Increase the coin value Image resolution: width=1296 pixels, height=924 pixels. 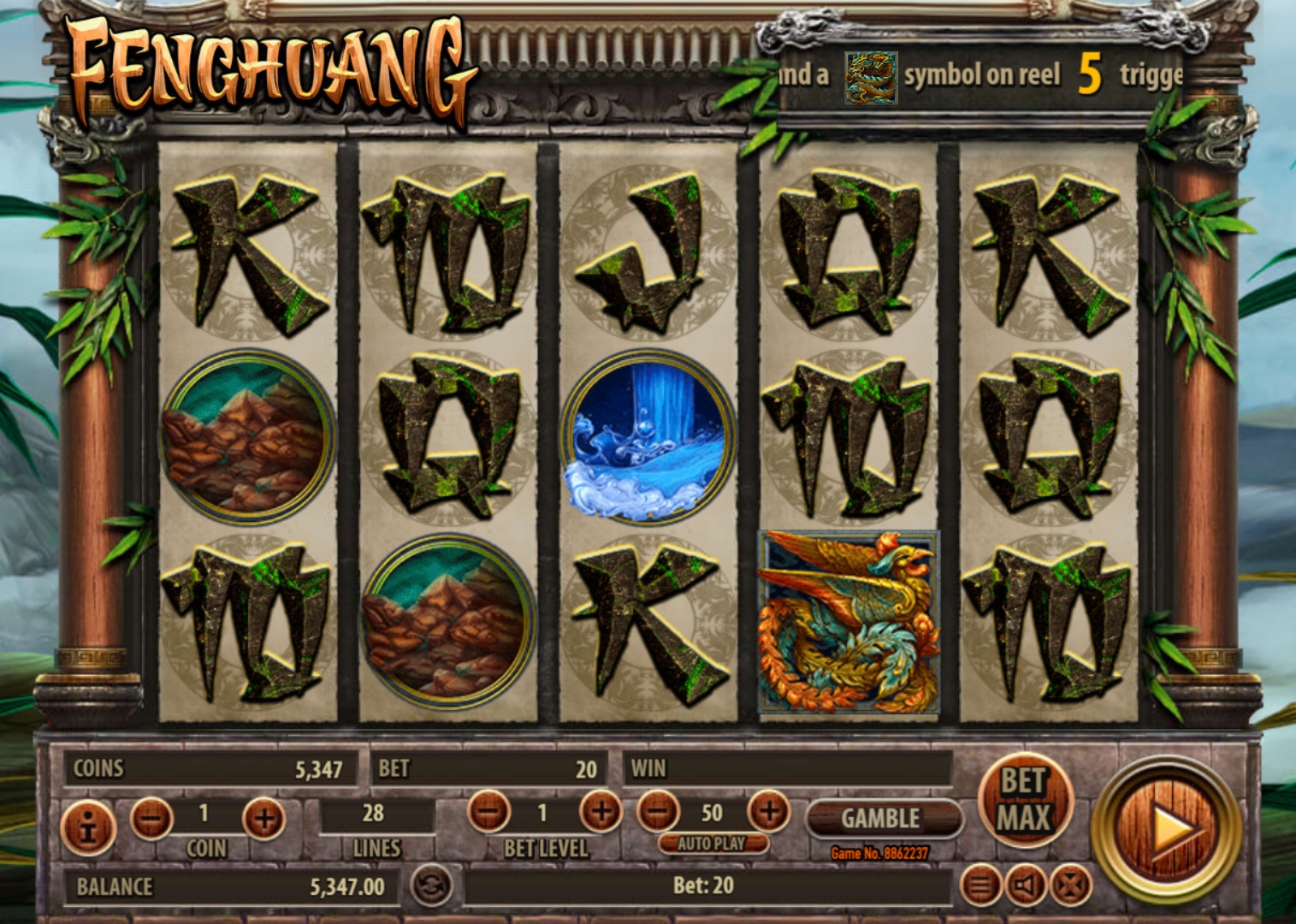pos(263,818)
